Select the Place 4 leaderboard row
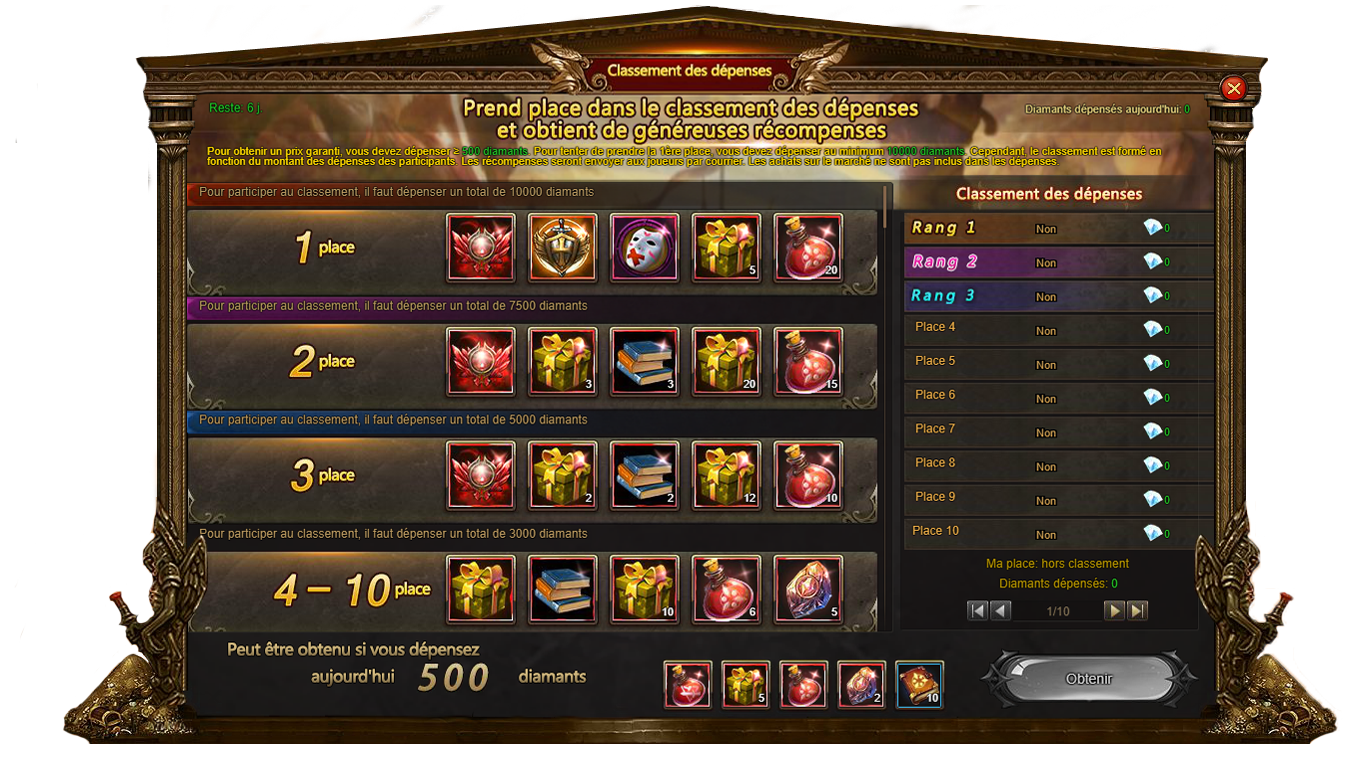 click(x=1058, y=328)
